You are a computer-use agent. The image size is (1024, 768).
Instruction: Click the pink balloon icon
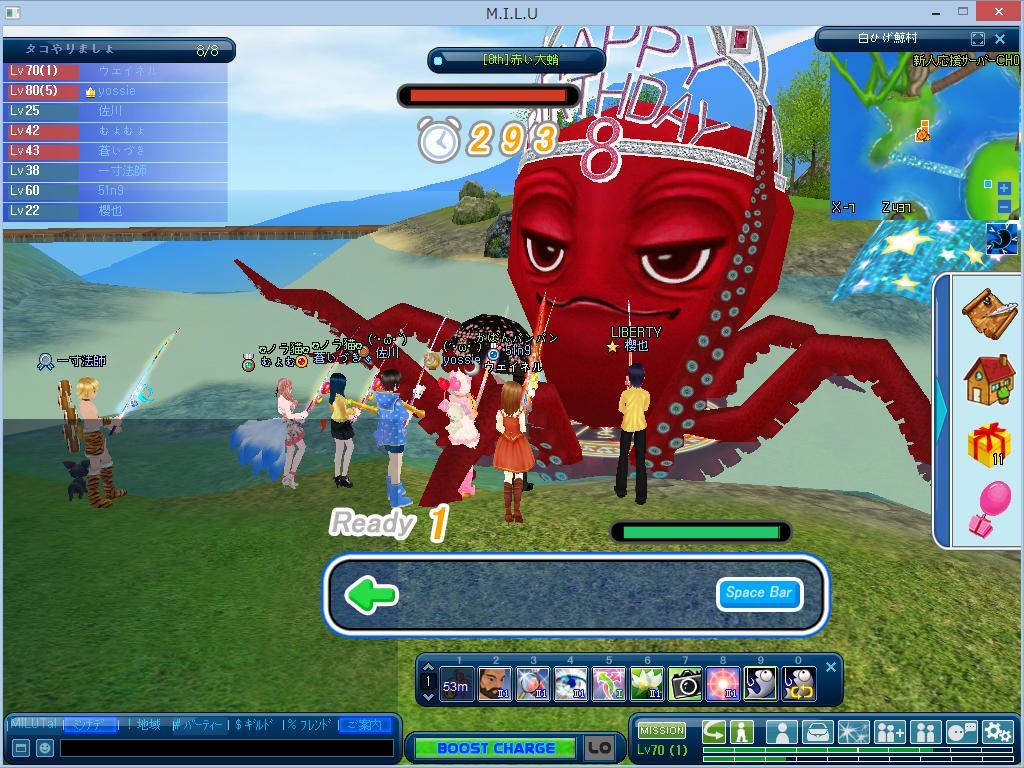coord(988,509)
